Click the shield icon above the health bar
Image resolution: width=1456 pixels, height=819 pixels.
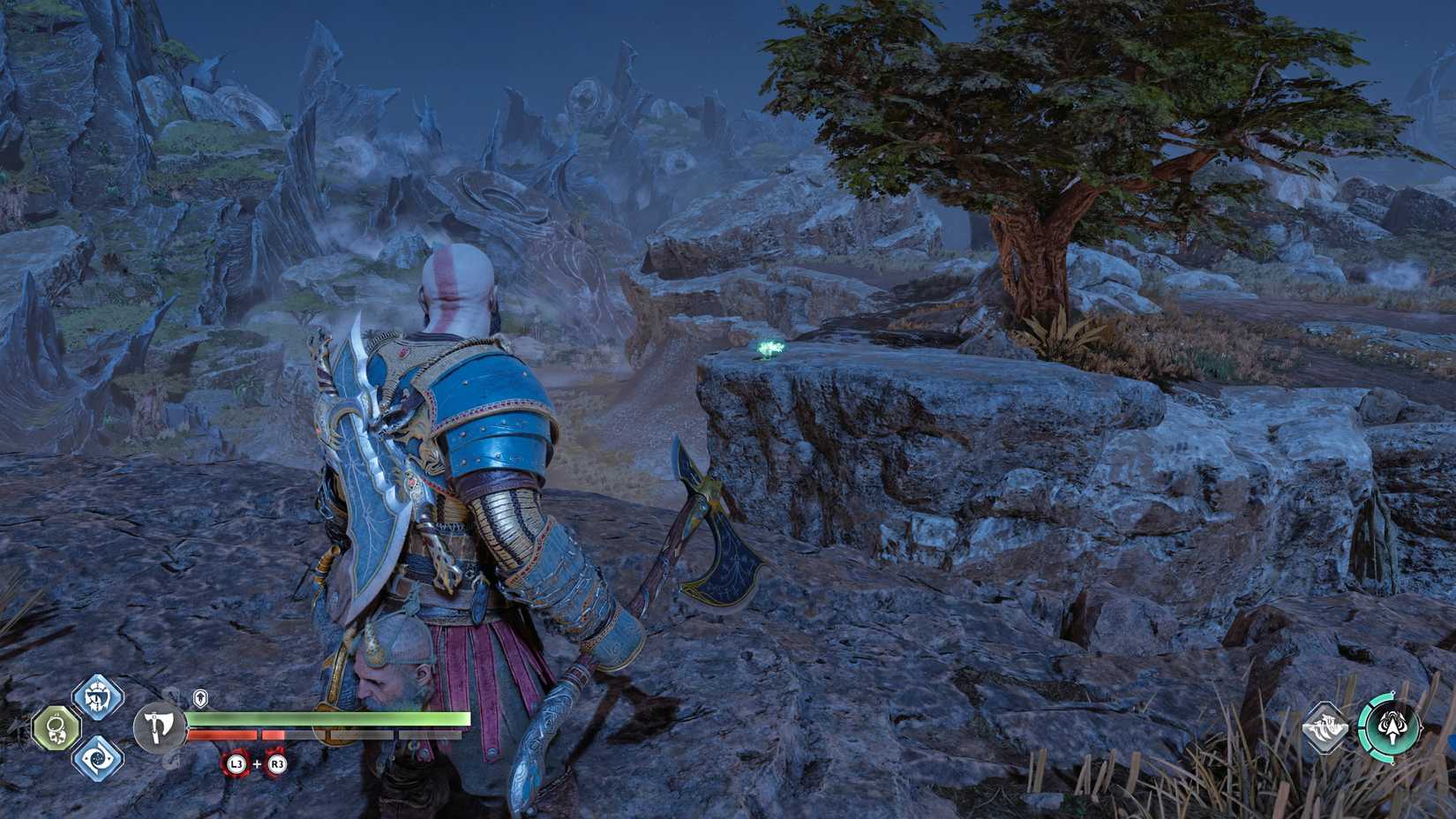tap(201, 697)
